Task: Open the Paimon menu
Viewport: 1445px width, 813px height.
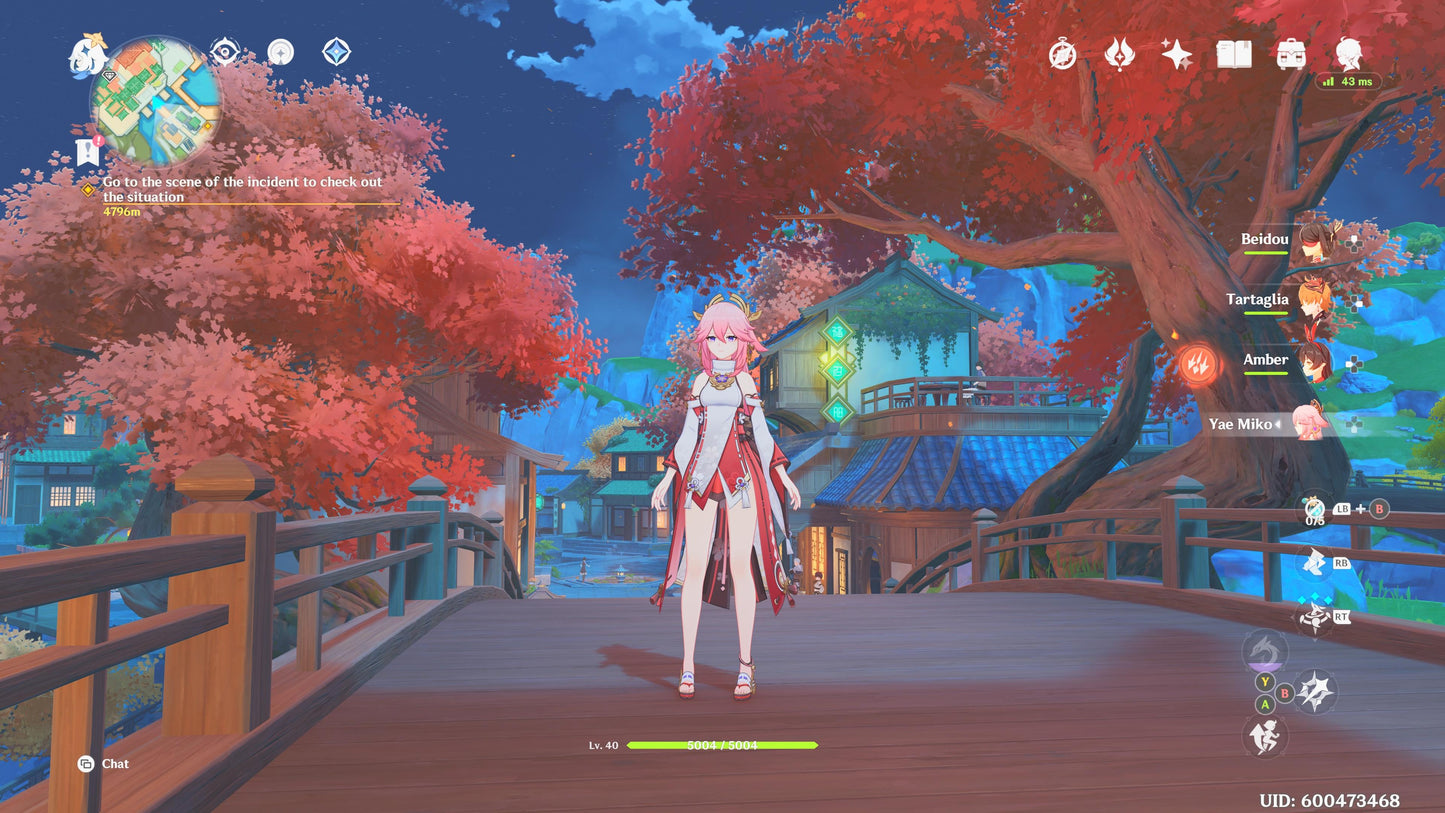Action: 87,55
